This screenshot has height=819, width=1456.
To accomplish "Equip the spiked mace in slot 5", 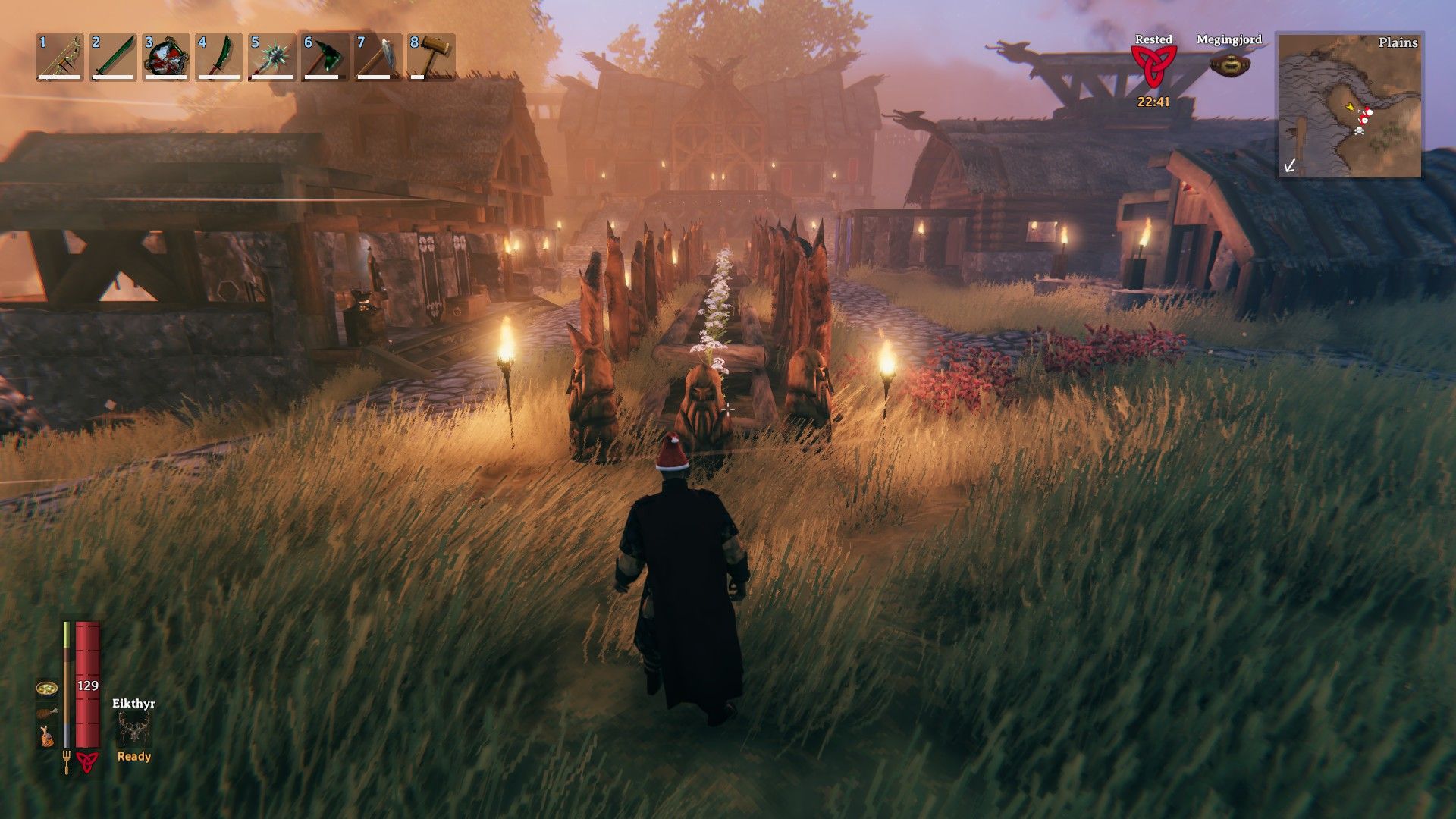I will pos(273,57).
